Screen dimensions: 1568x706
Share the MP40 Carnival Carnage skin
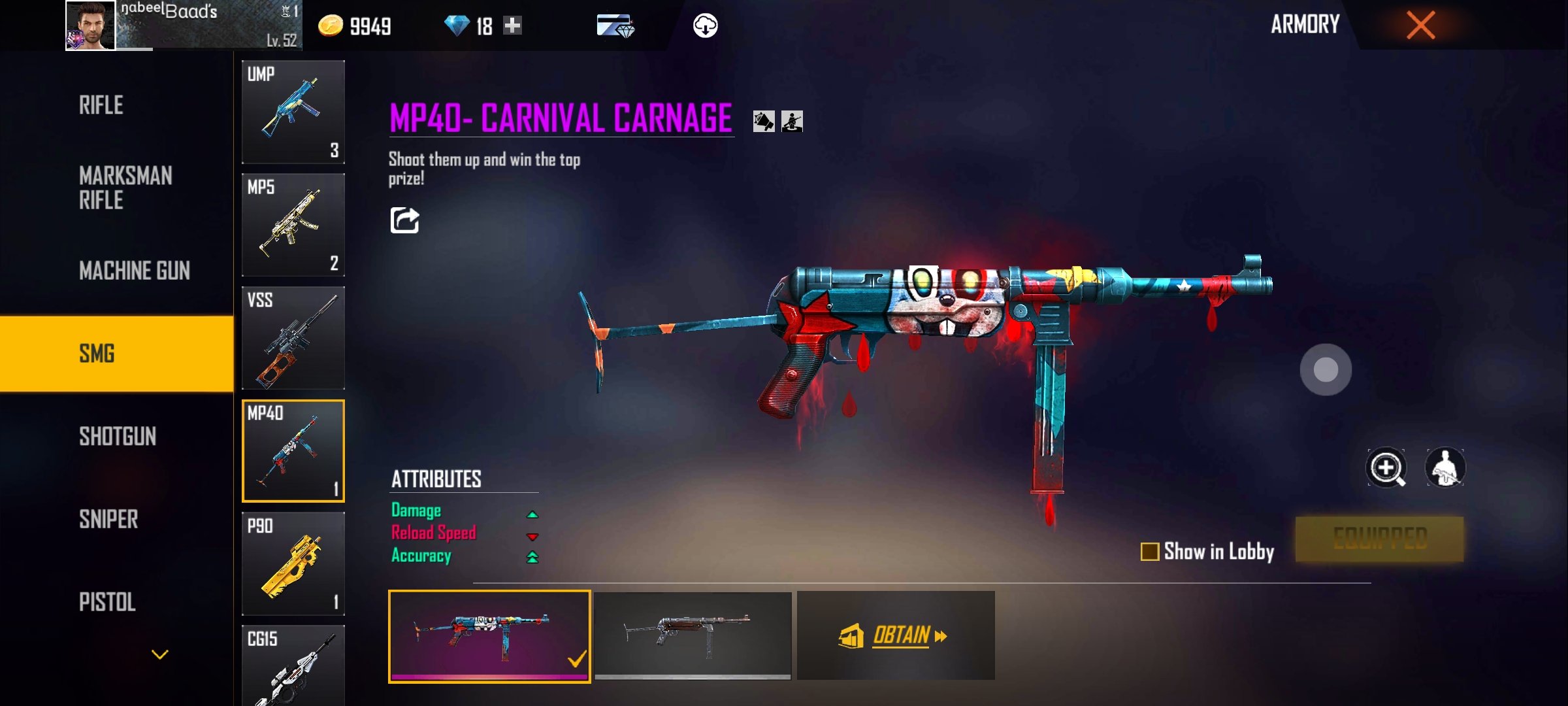[x=404, y=220]
